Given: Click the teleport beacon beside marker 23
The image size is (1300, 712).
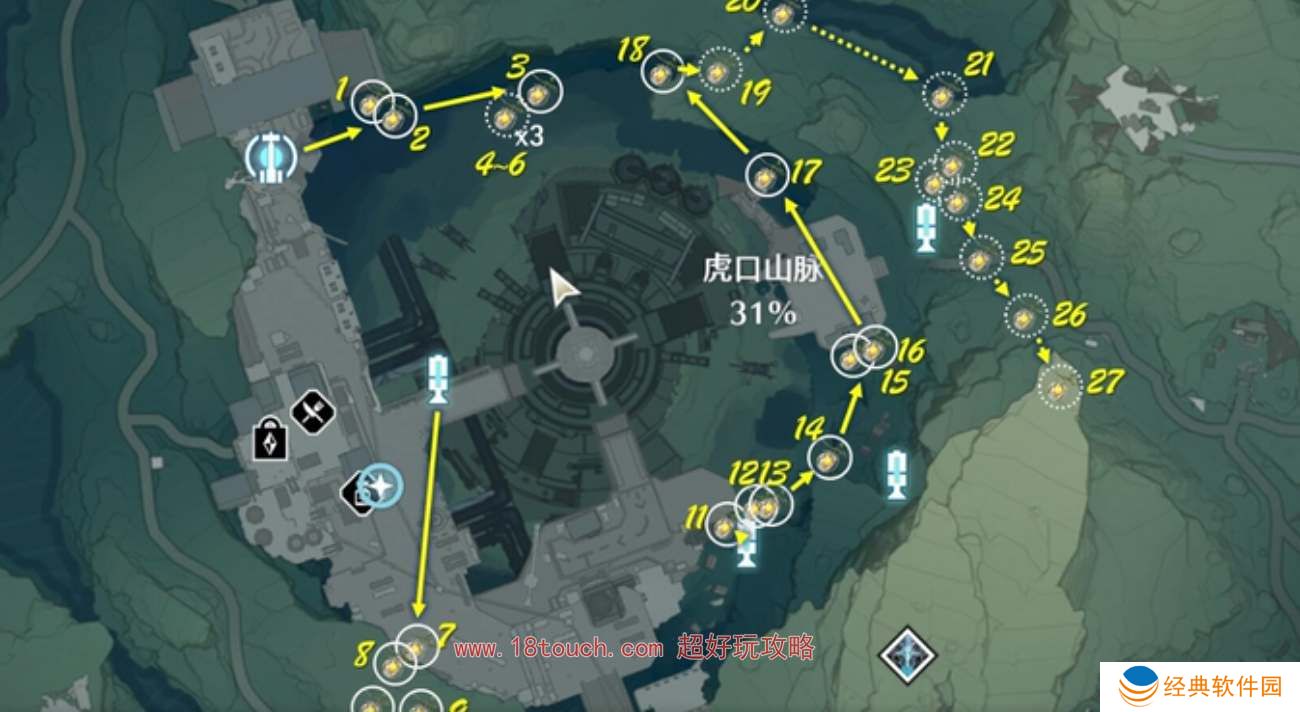Looking at the screenshot, I should 926,228.
